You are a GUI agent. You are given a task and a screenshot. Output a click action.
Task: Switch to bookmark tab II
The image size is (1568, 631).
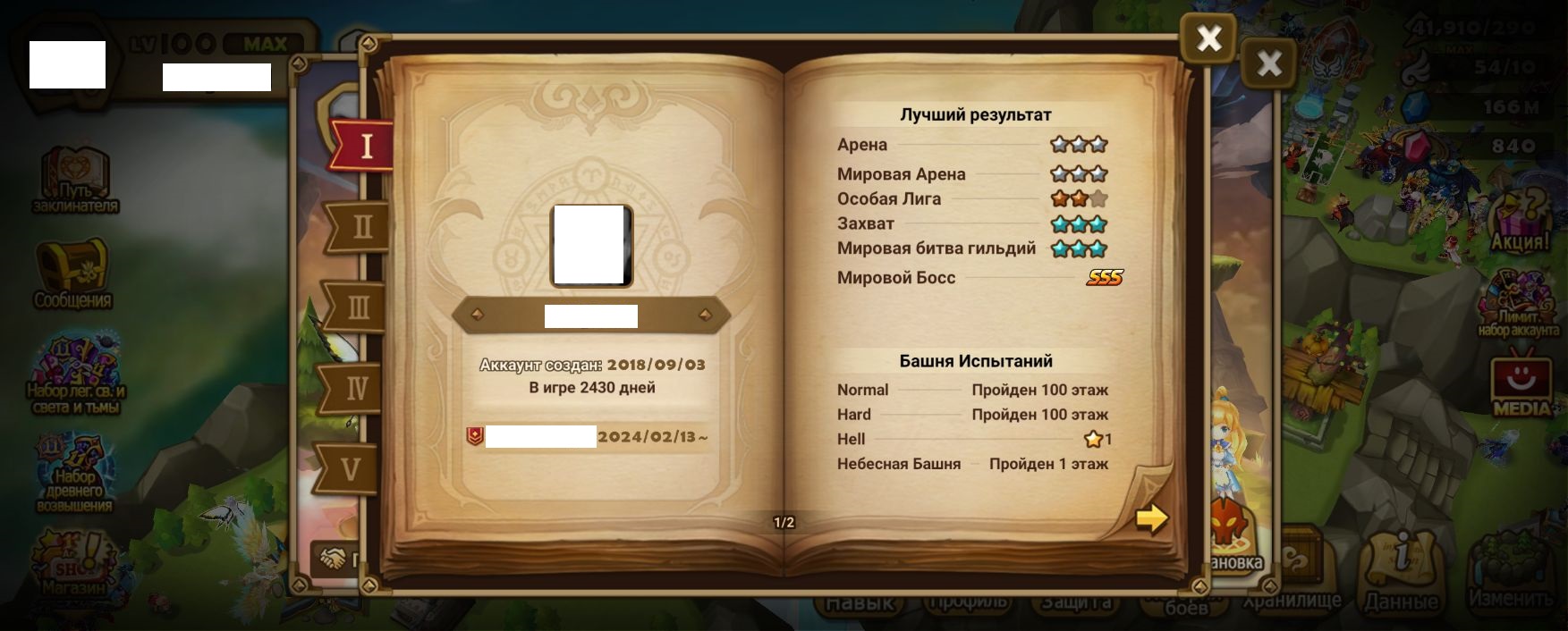pyautogui.click(x=360, y=227)
